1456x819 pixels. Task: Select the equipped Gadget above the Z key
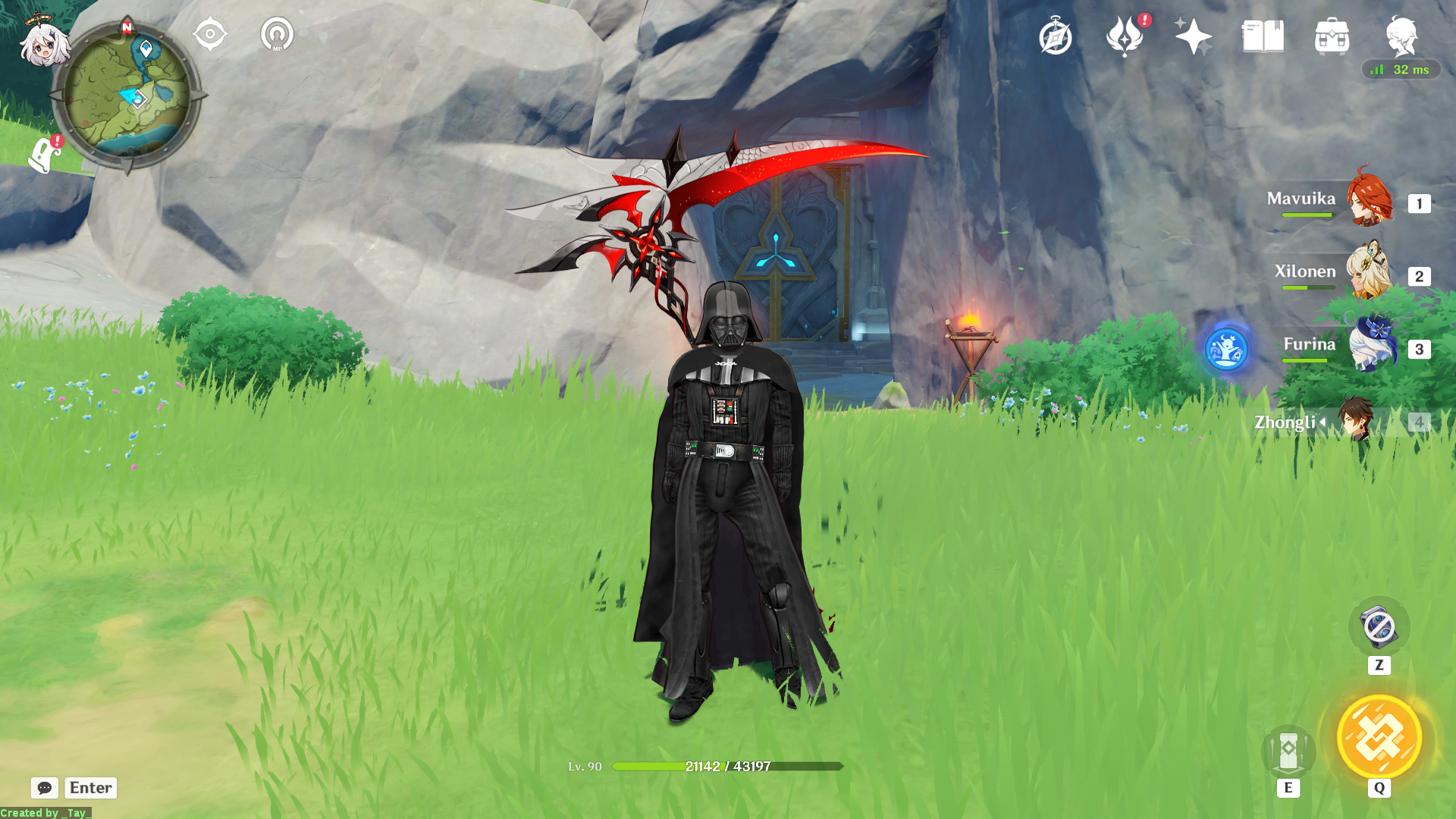tap(1379, 626)
